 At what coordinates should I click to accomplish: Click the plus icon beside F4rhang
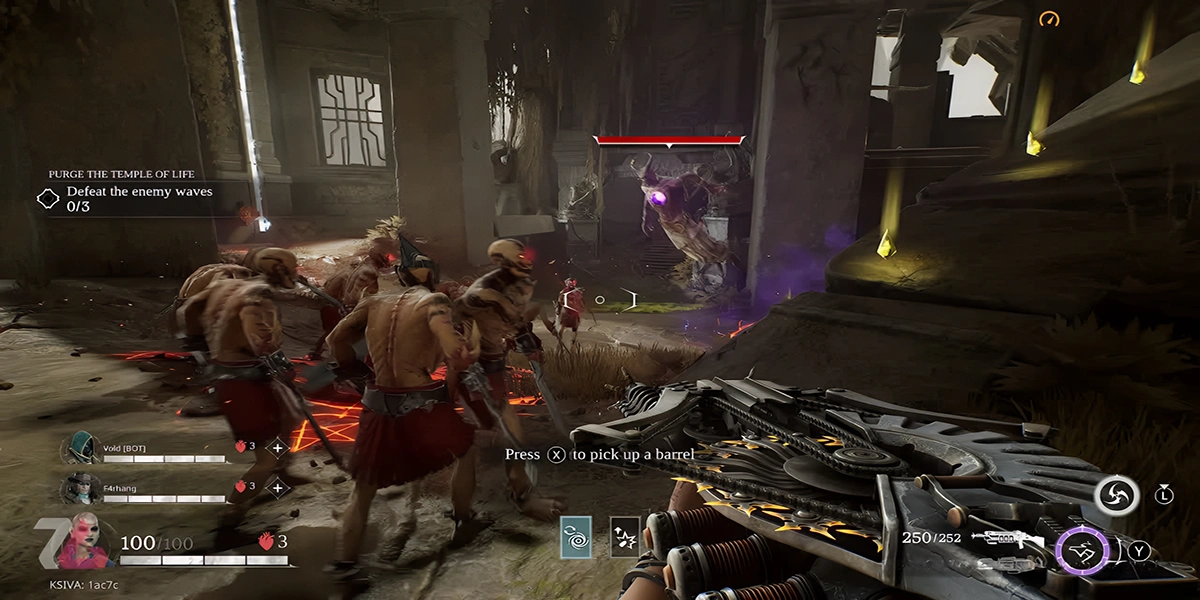[x=278, y=488]
